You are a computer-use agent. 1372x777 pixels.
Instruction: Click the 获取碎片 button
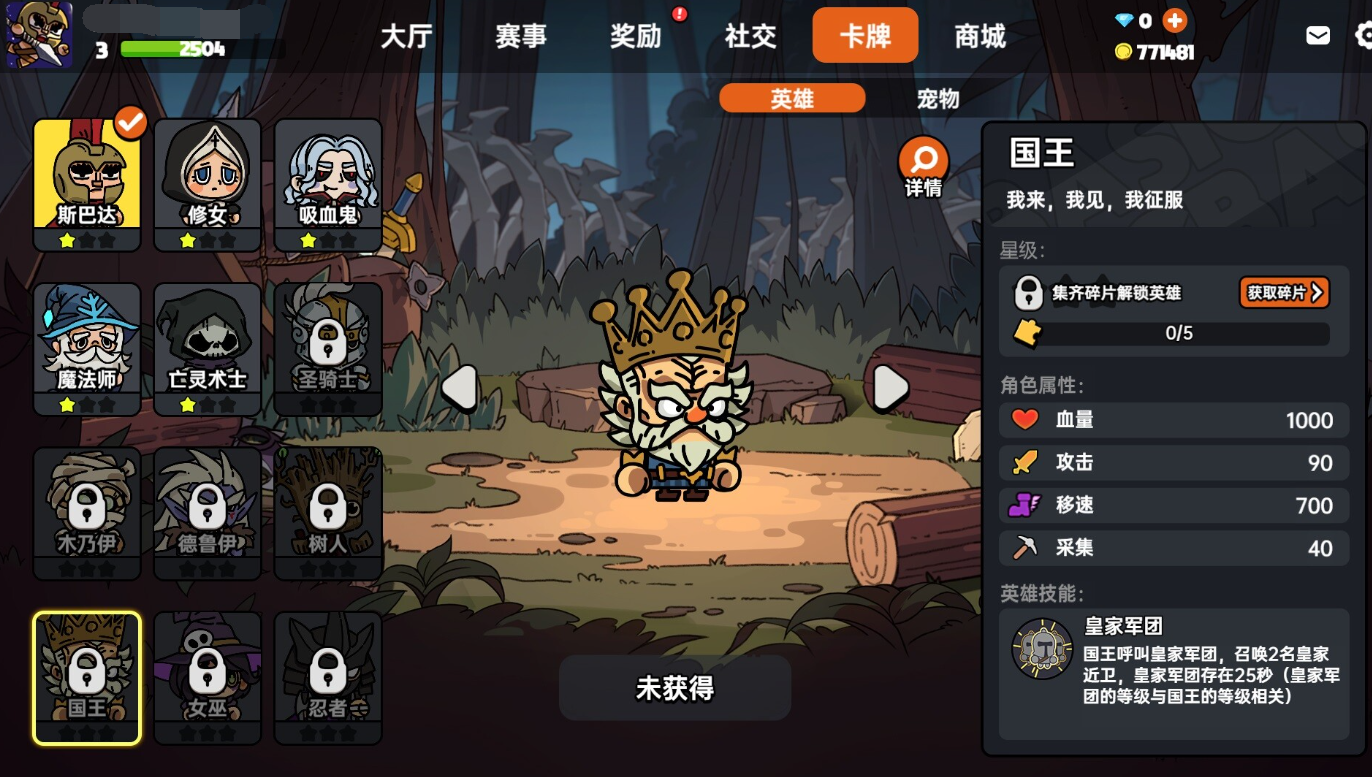[x=1283, y=292]
